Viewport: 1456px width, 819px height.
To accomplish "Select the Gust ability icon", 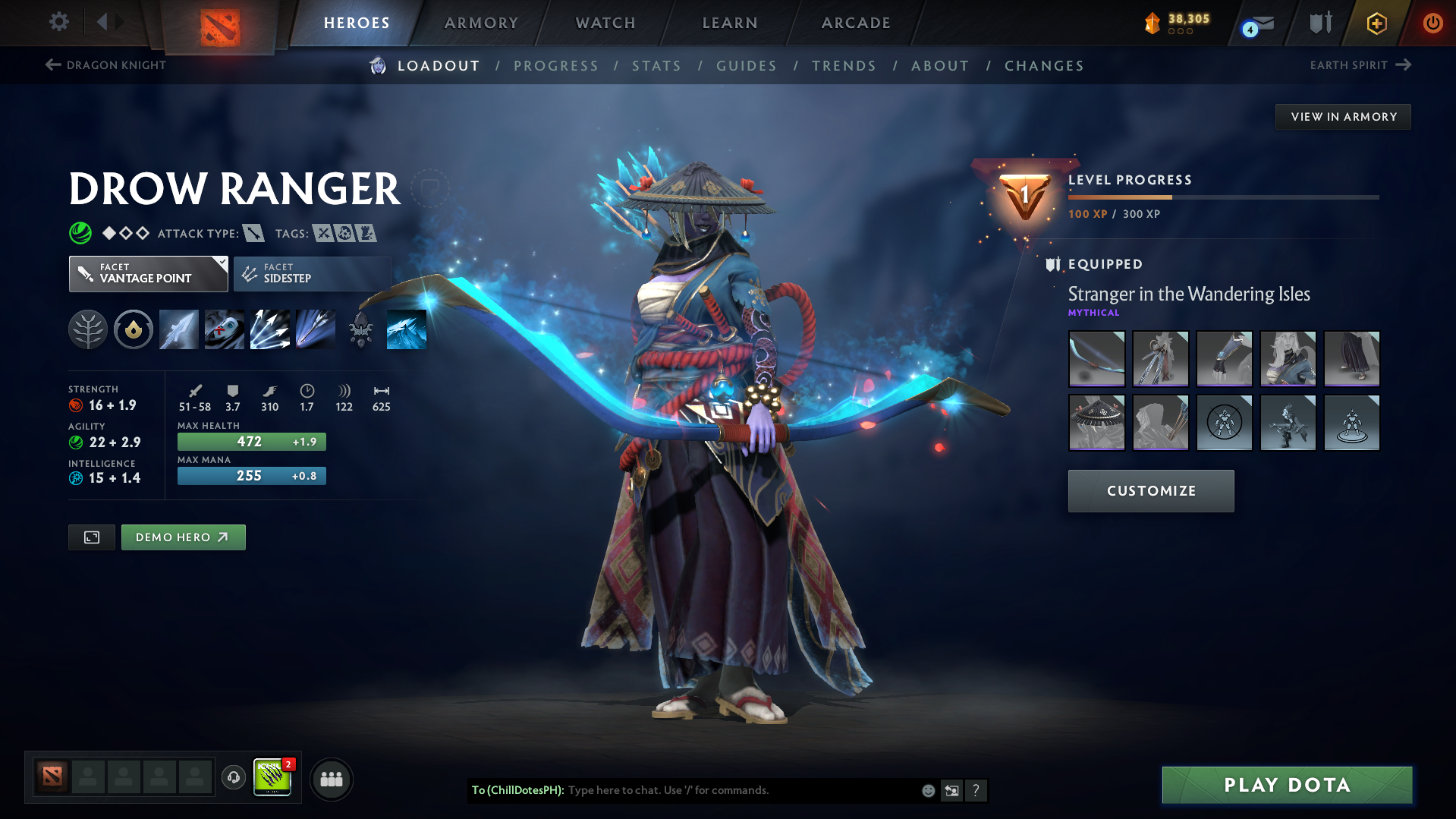I will 224,329.
